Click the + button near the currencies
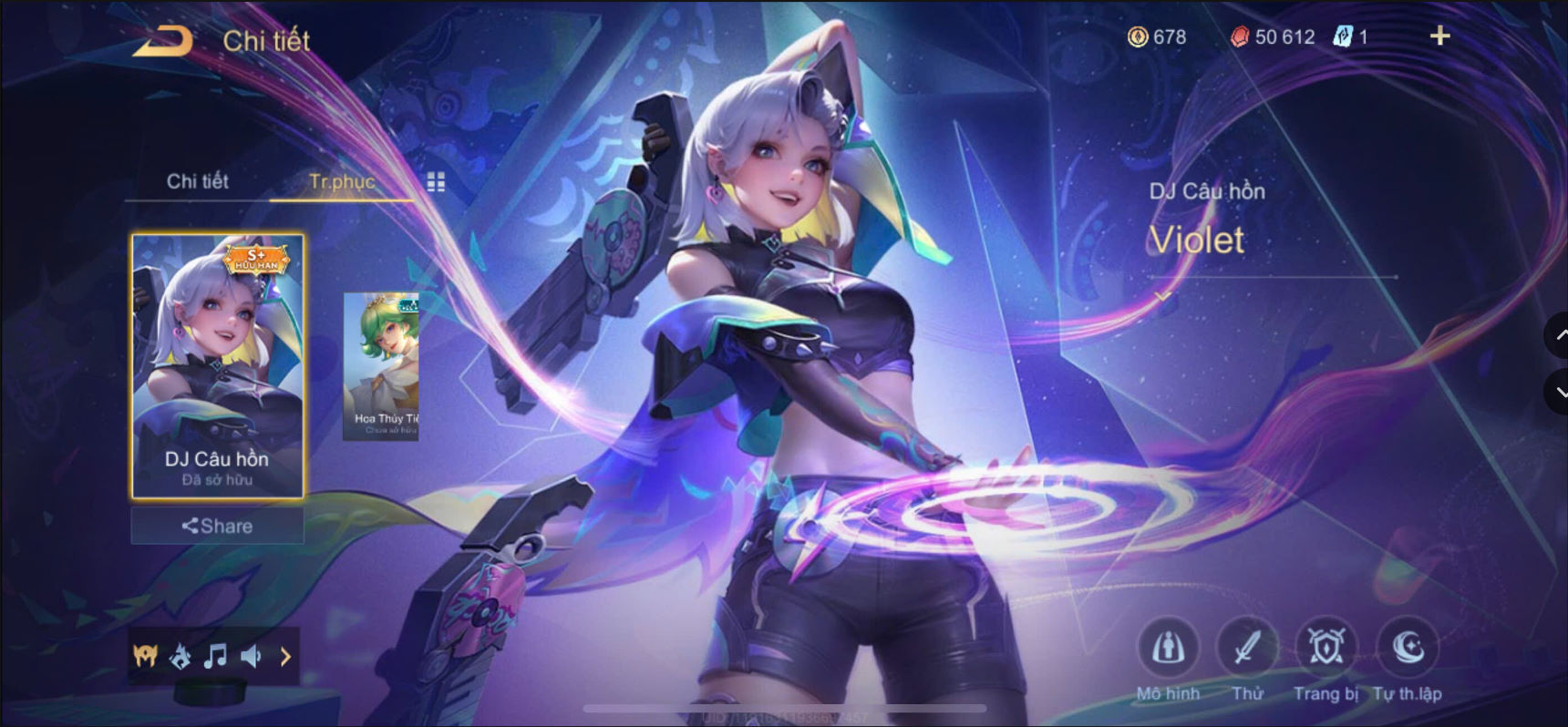This screenshot has height=727, width=1568. coord(1439,36)
